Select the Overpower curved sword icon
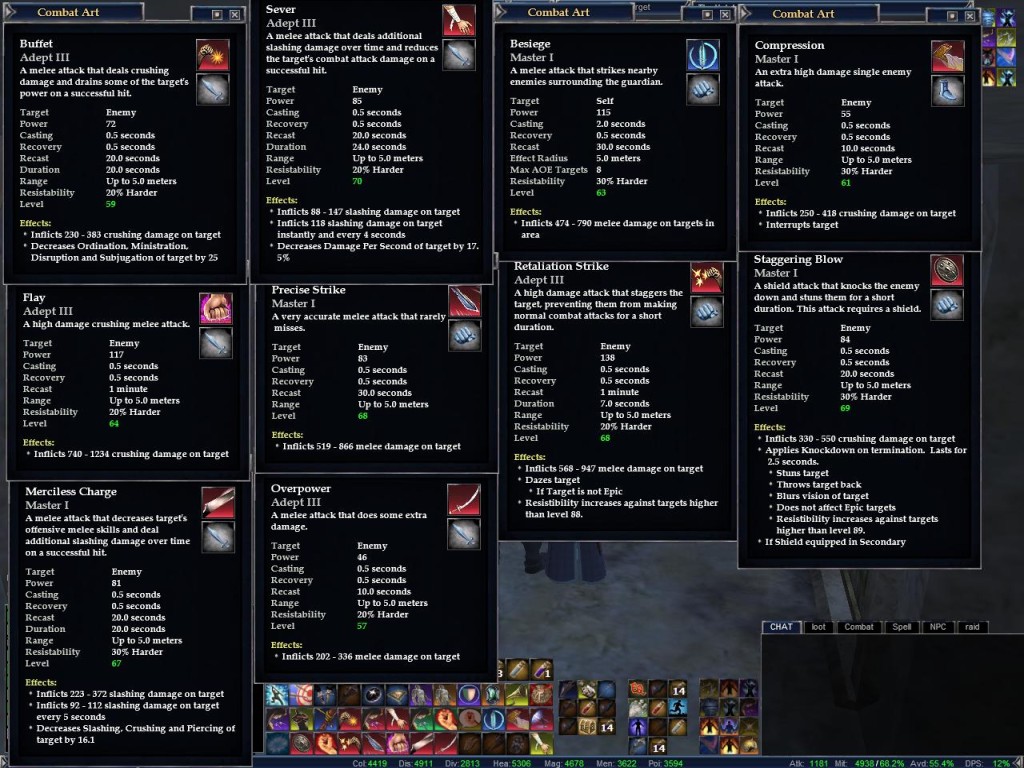1024x768 pixels. [463, 499]
